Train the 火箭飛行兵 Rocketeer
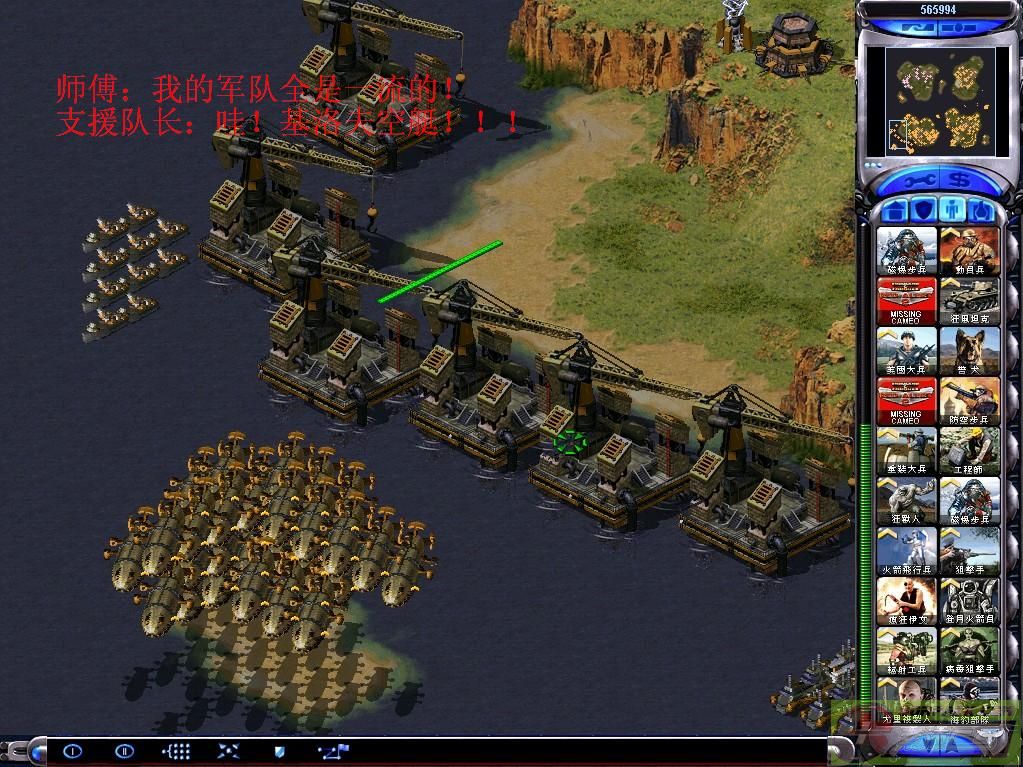The image size is (1023, 767). coord(907,551)
